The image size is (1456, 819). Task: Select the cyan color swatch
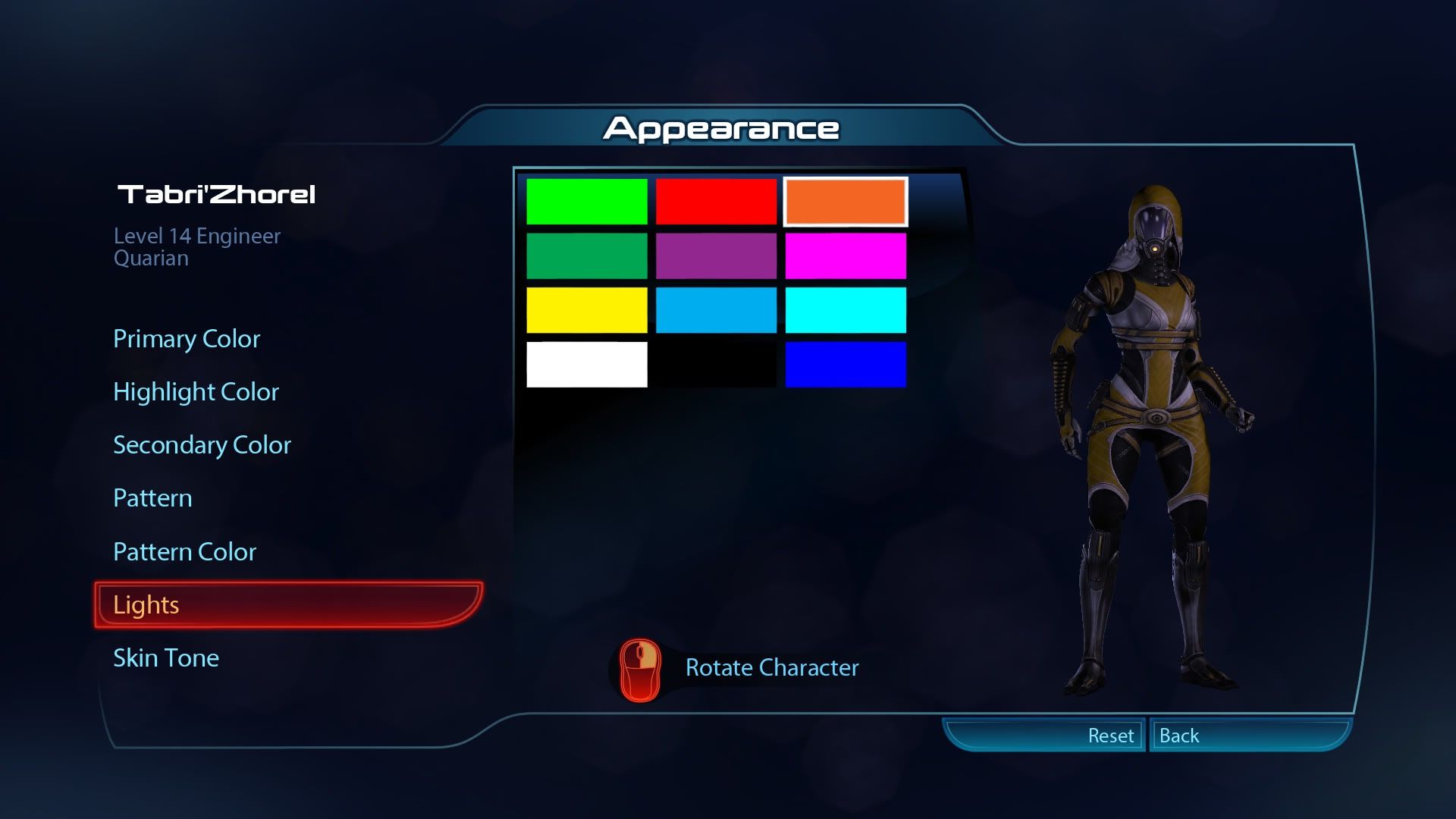[x=846, y=310]
